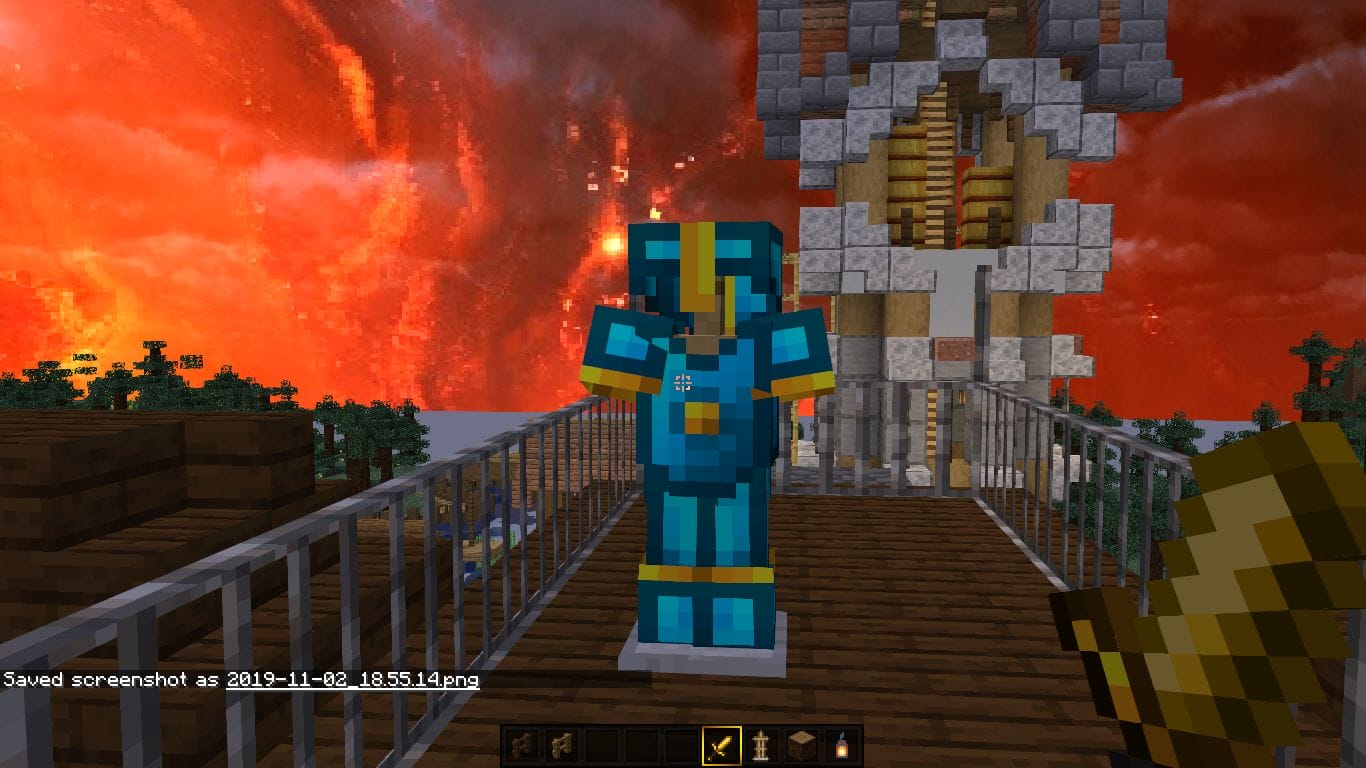Select the fence item in the first hotbar slot
The image size is (1366, 768).
(520, 746)
